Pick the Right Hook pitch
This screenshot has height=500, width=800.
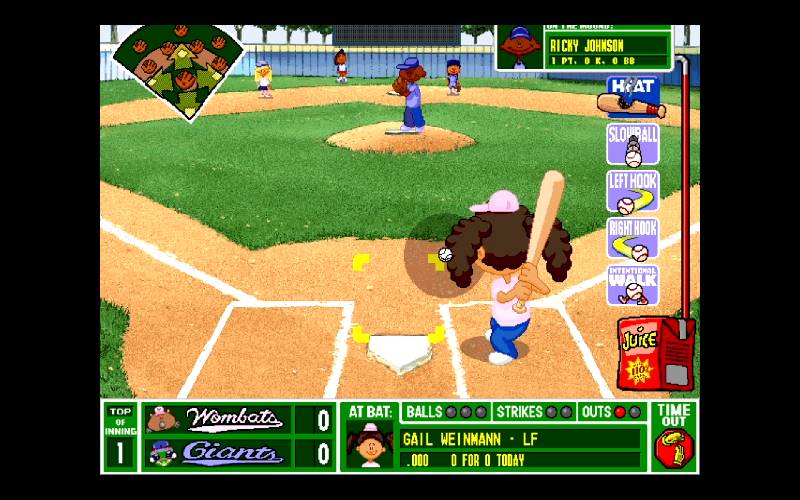[x=632, y=239]
